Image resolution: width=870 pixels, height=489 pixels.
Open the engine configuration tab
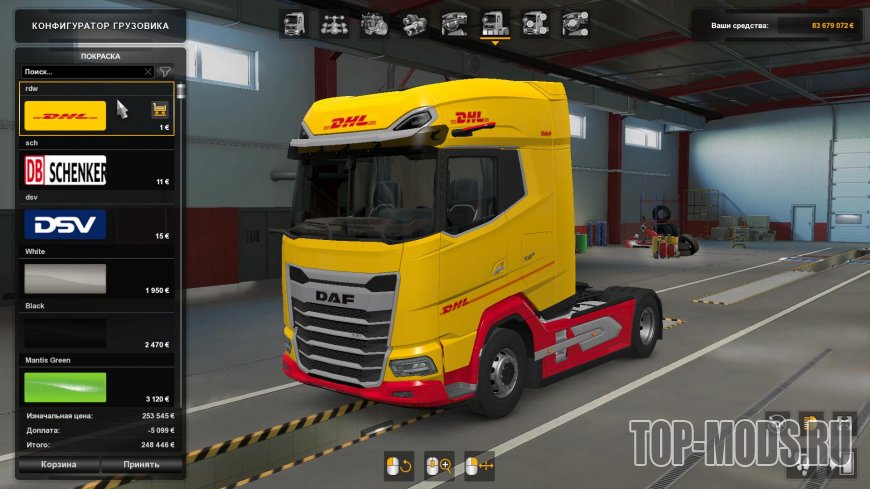374,23
